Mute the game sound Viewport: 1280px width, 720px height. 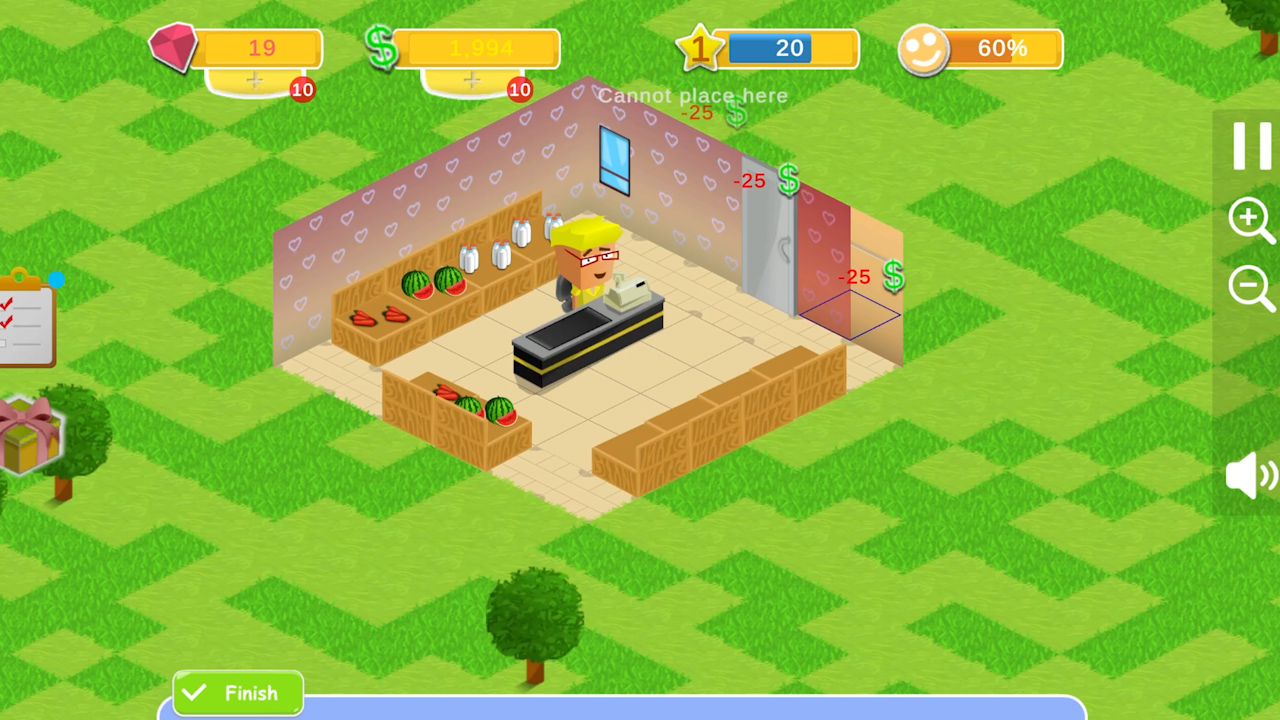[x=1248, y=476]
